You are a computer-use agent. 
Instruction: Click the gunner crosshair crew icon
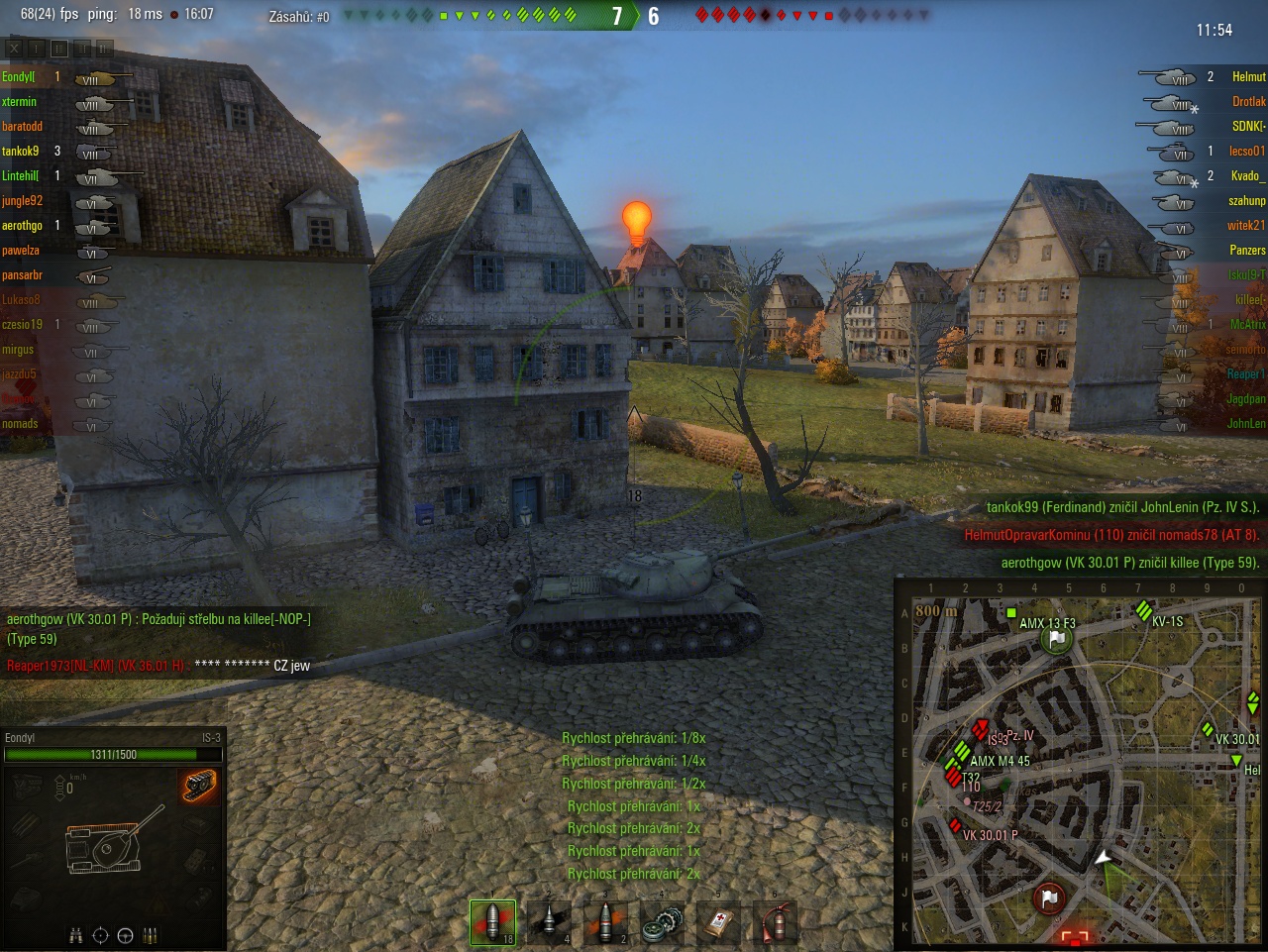(100, 935)
